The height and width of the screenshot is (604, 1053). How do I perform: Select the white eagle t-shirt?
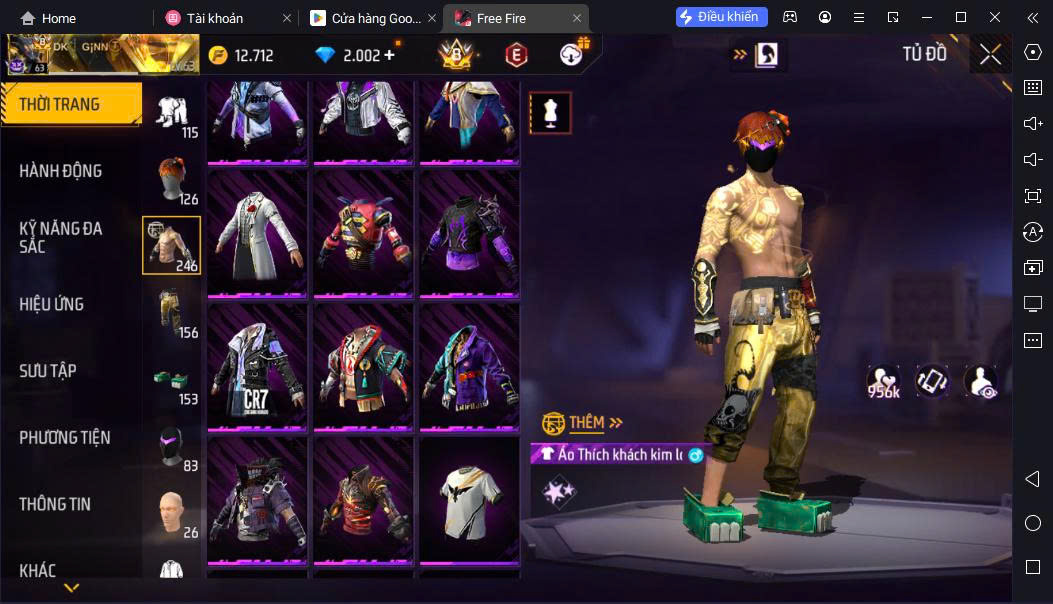pos(469,499)
